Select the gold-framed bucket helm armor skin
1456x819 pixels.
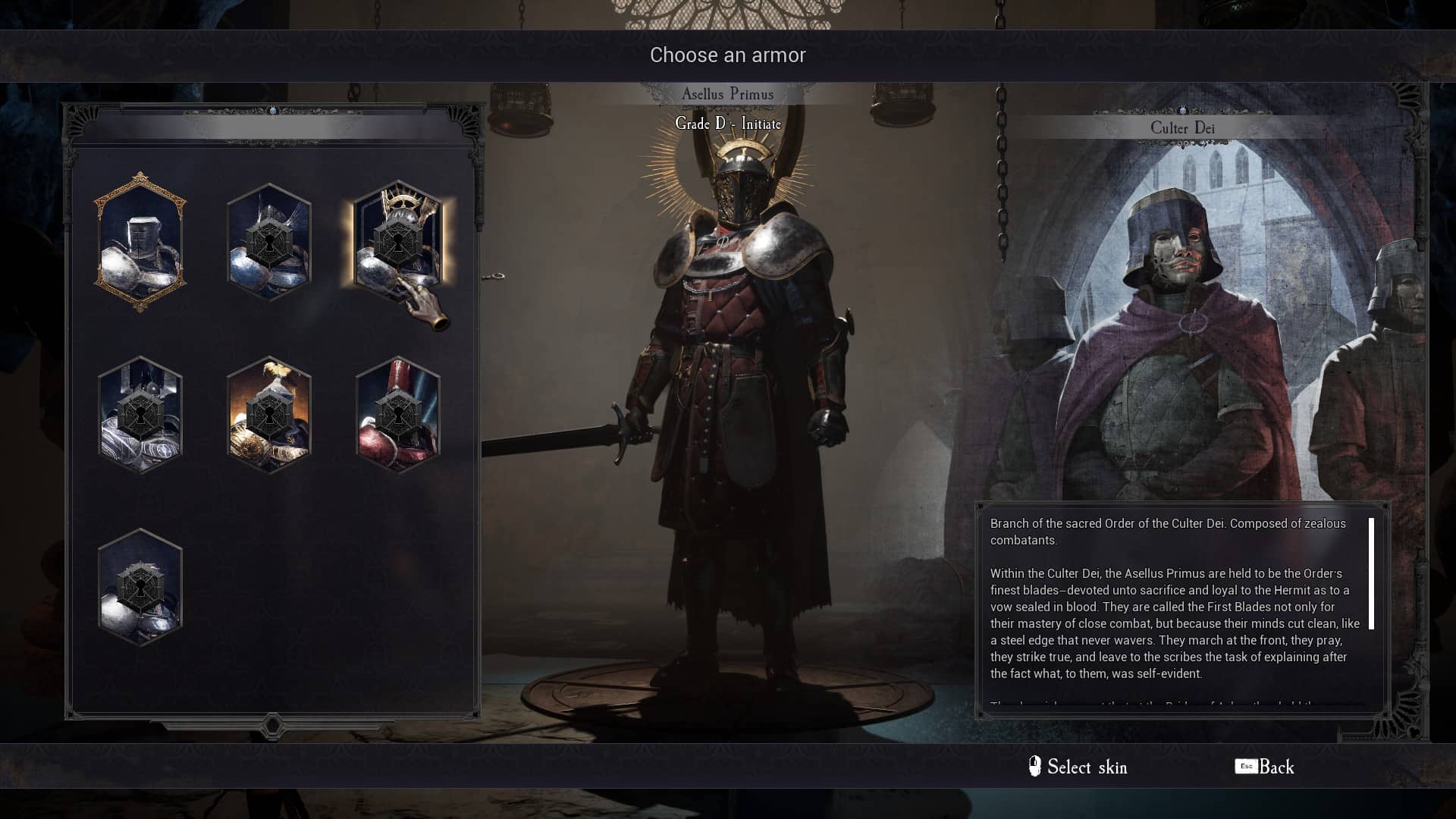(140, 243)
